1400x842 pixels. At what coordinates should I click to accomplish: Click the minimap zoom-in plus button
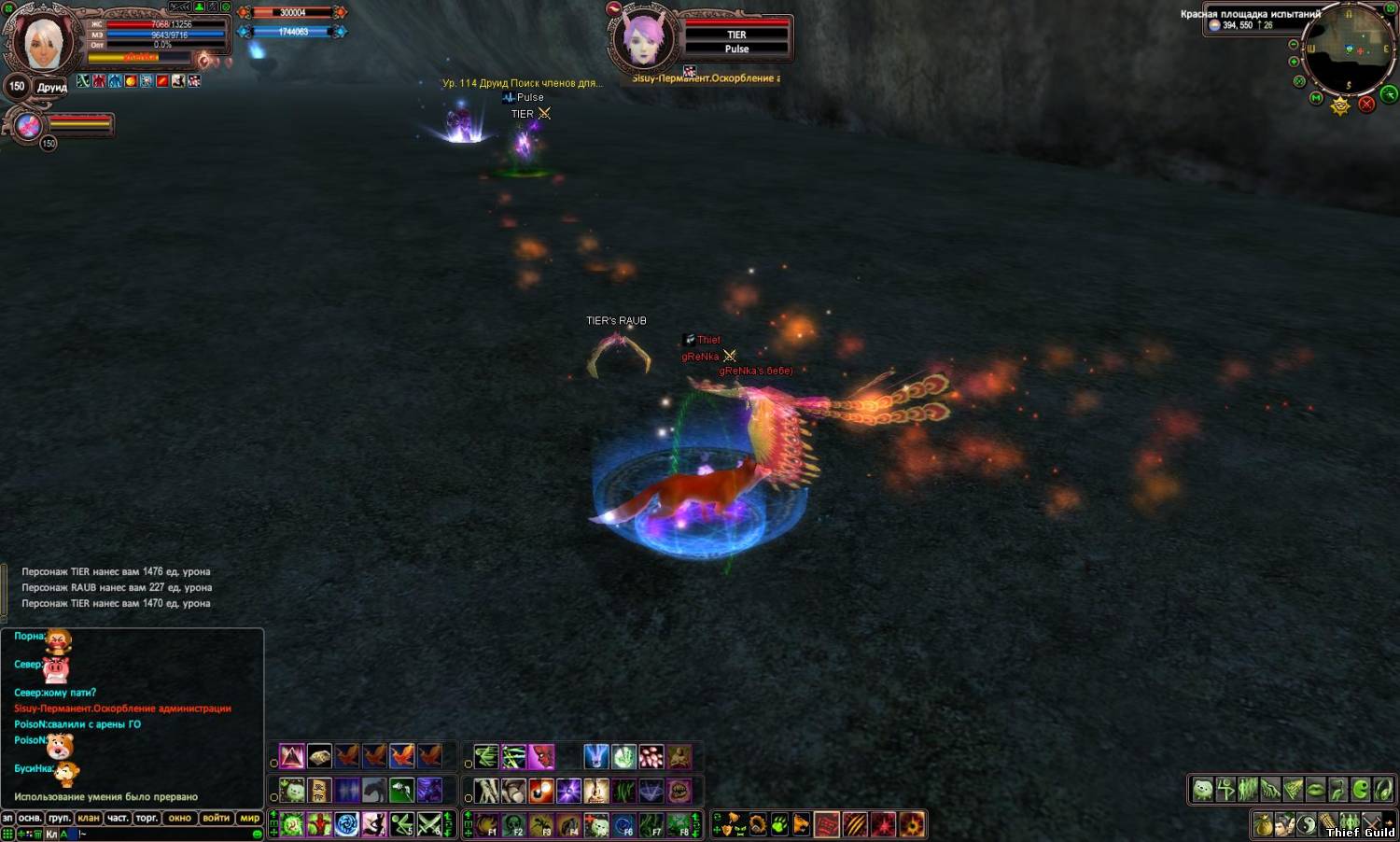tap(1294, 62)
